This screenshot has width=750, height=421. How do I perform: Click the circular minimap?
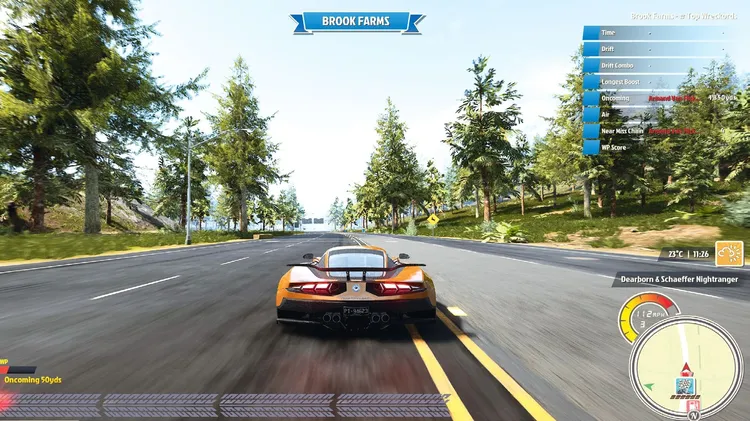(685, 367)
